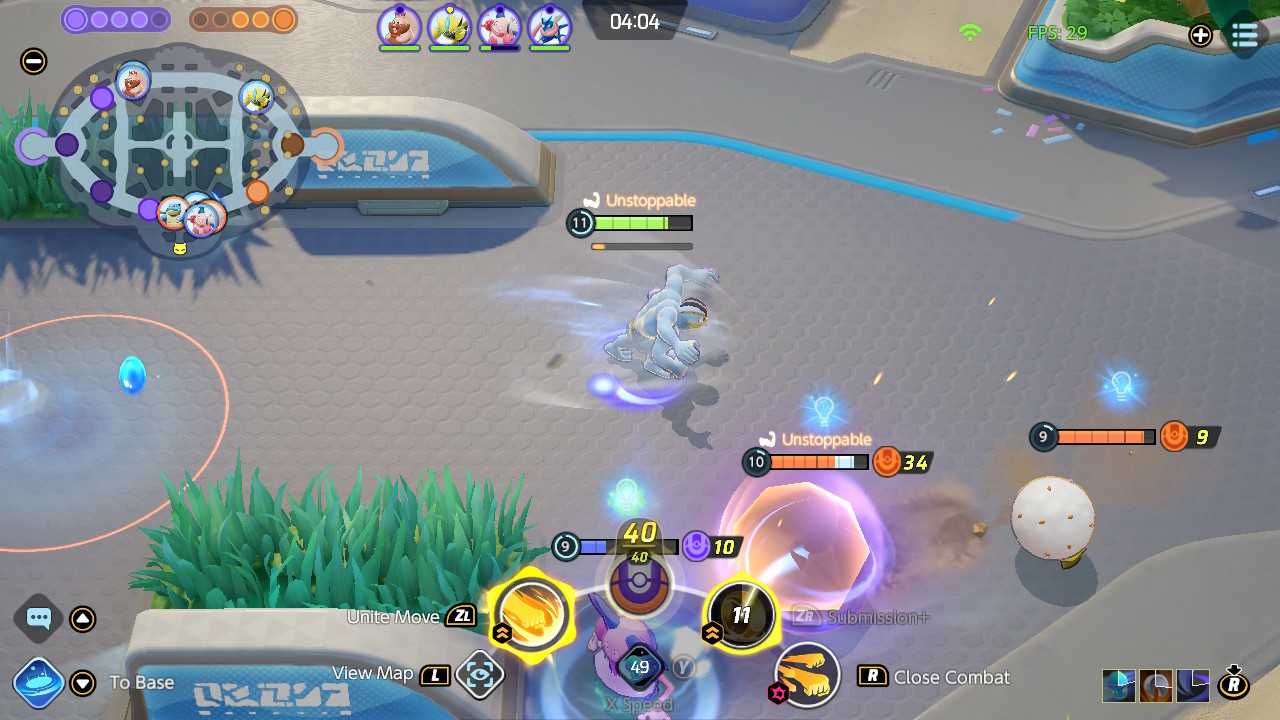
Task: Open the View Map icon
Action: [479, 675]
